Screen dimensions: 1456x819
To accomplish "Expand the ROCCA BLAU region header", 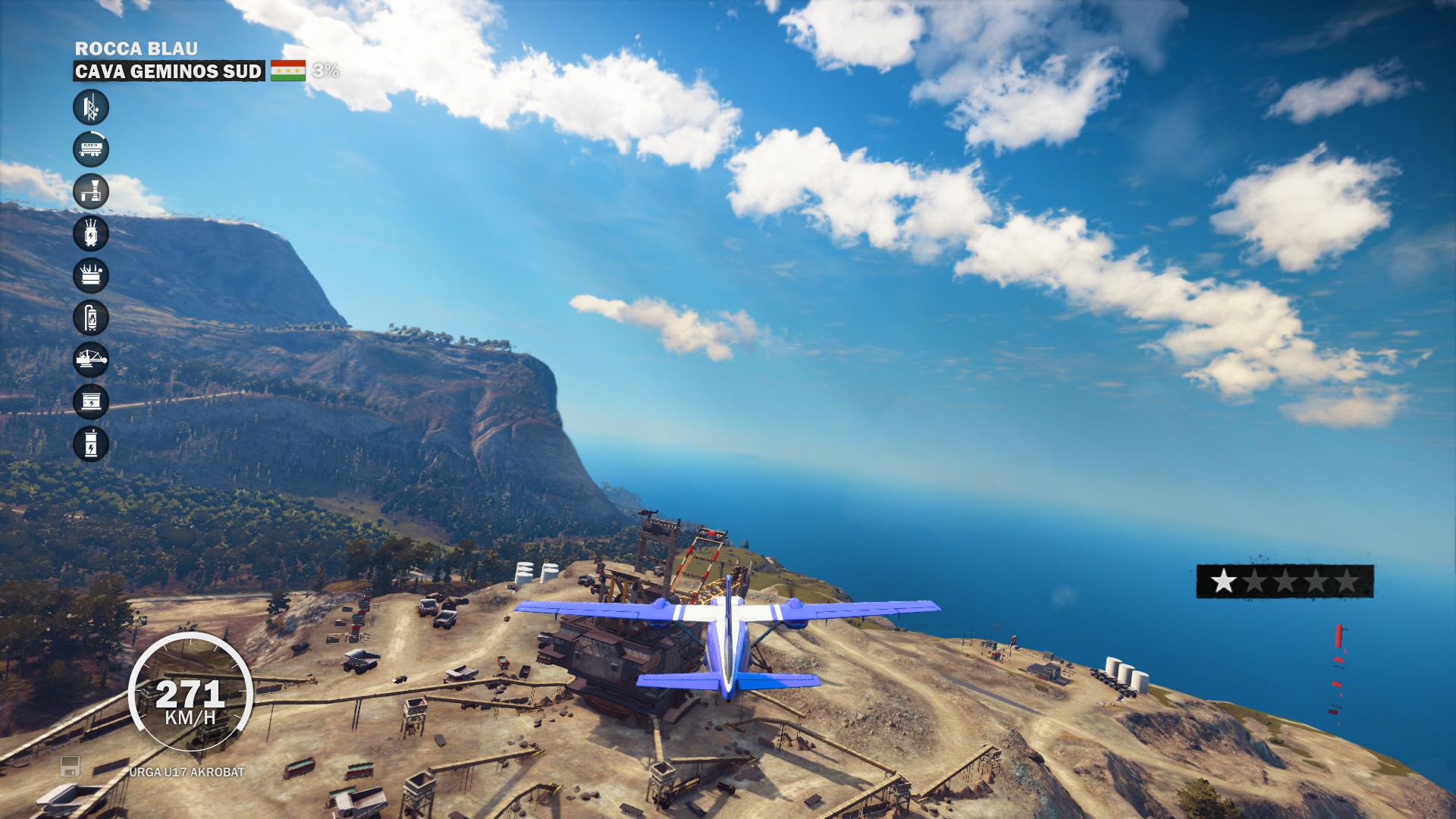I will click(135, 47).
